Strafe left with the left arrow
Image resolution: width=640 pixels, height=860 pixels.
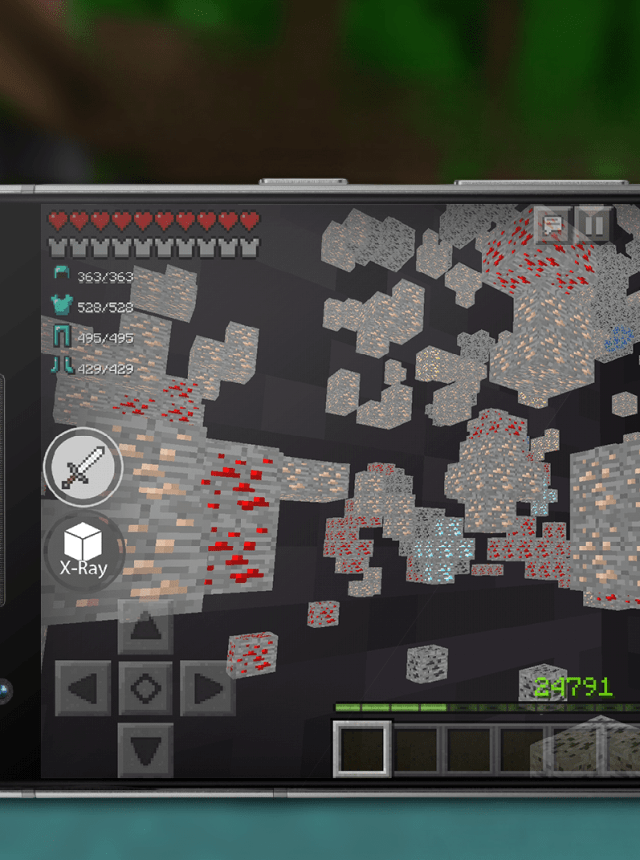85,688
